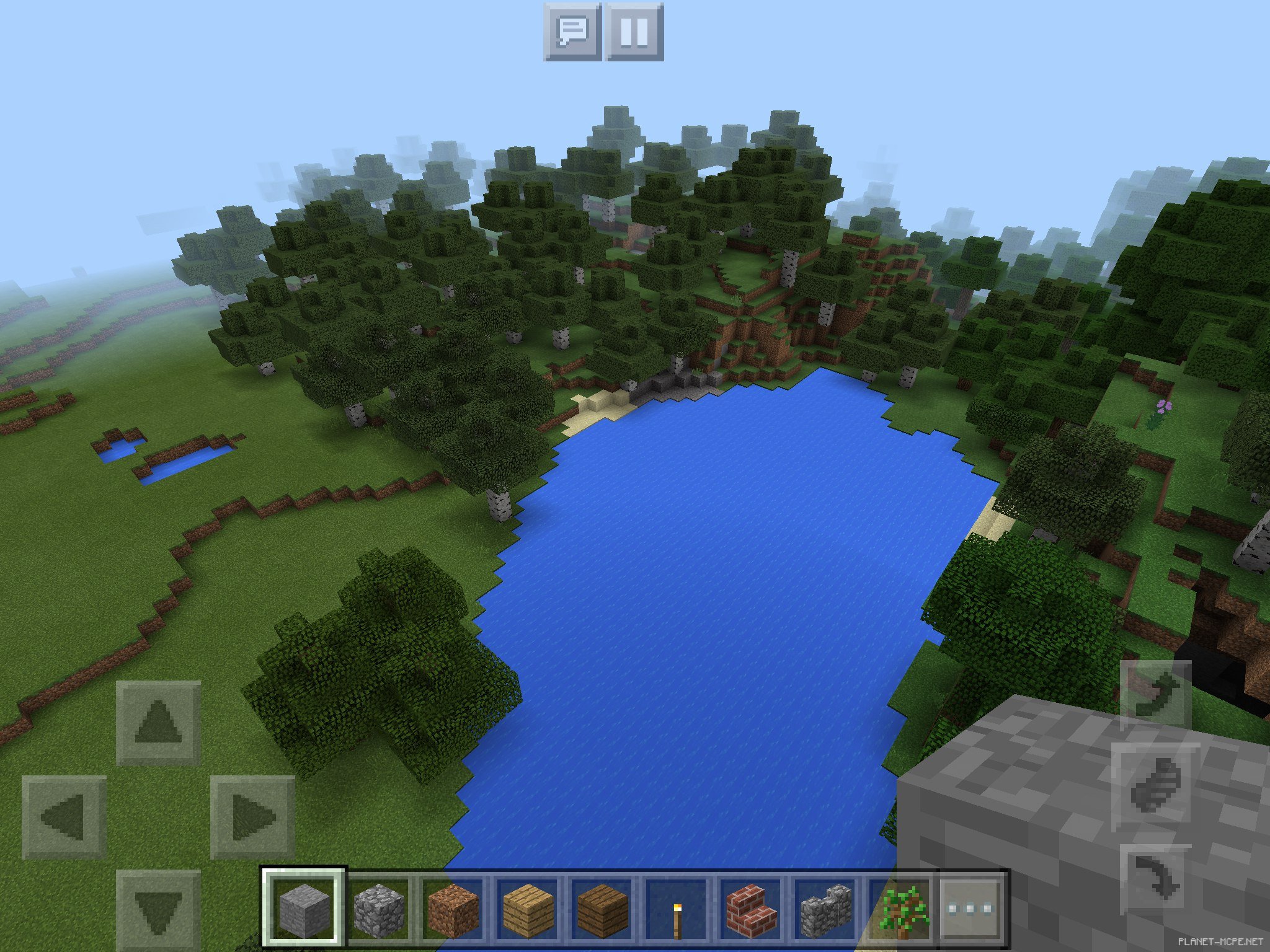Choose the dark wood planks slot

(x=602, y=908)
